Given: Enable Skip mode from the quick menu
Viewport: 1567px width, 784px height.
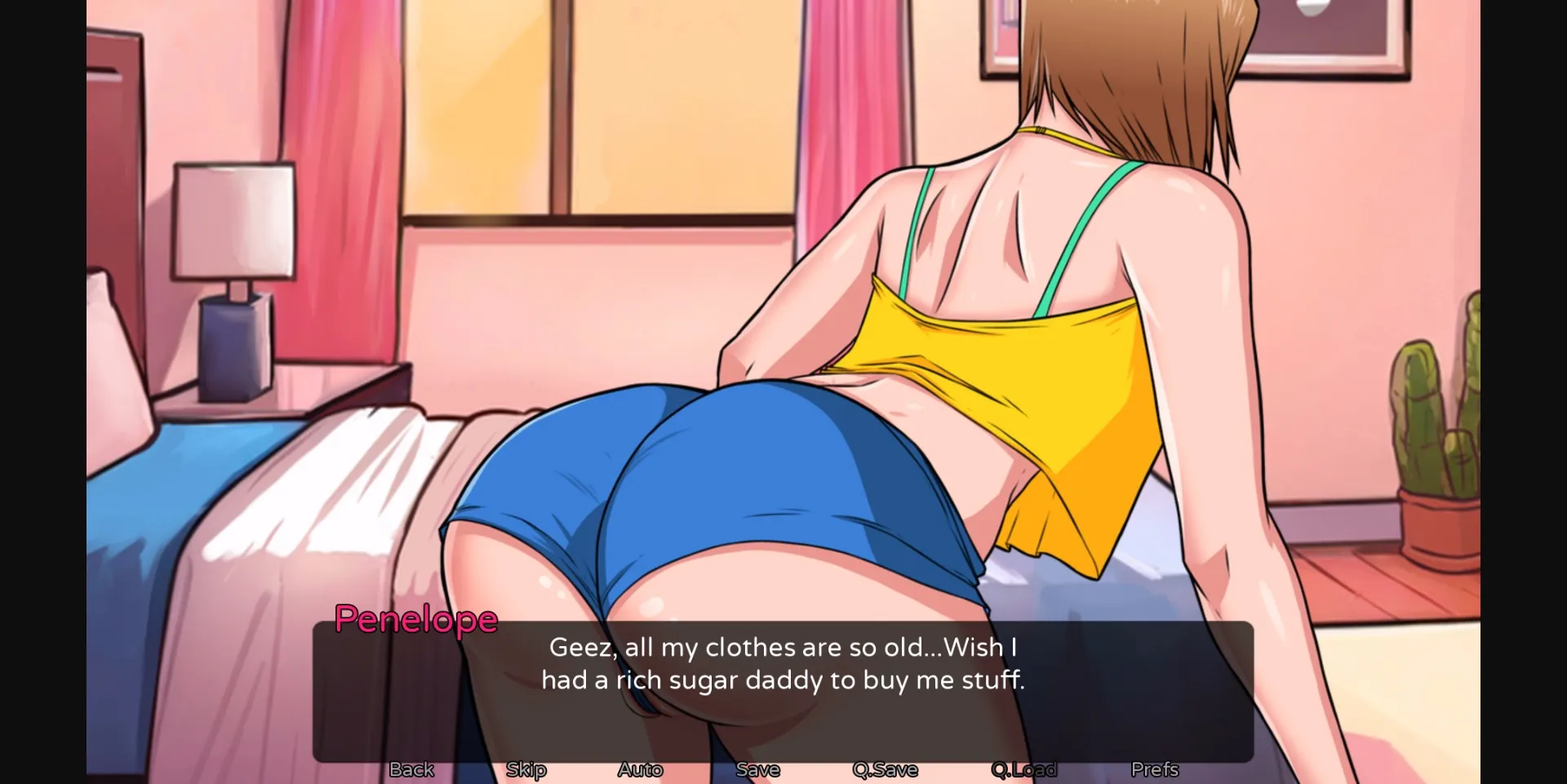Looking at the screenshot, I should click(x=526, y=768).
